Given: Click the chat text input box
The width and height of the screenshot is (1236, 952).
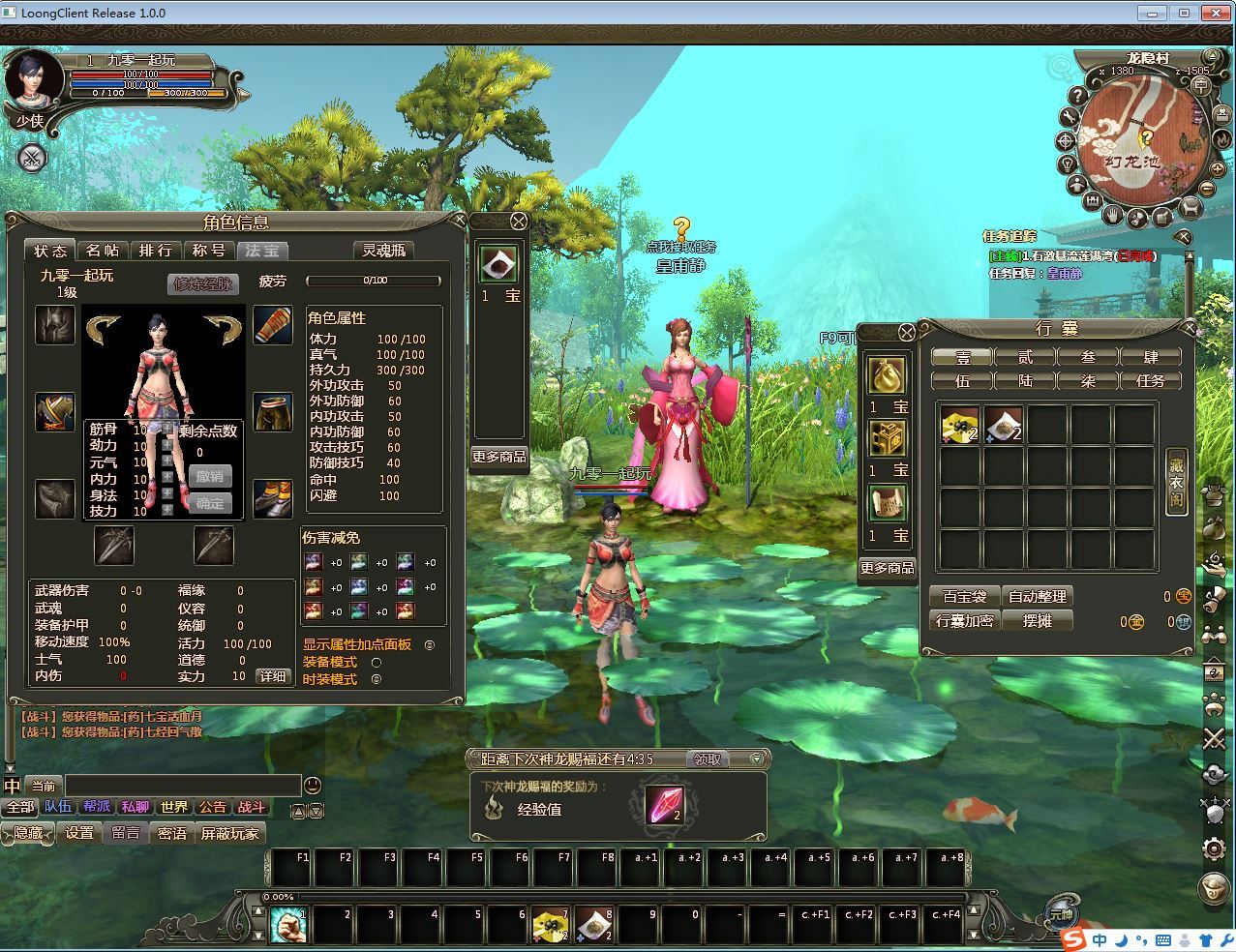Looking at the screenshot, I should click(x=182, y=786).
